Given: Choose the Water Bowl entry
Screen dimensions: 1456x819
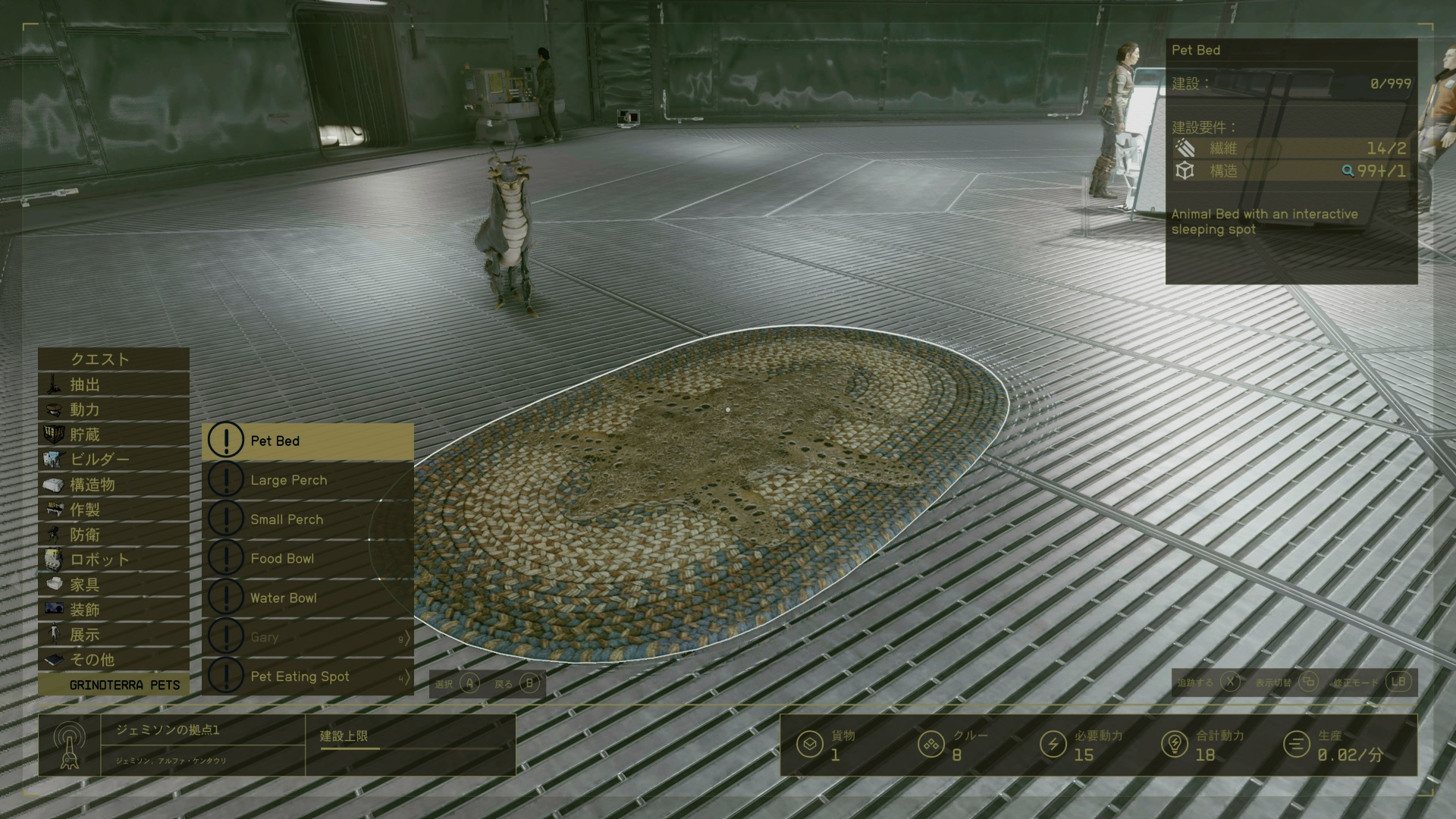Looking at the screenshot, I should click(x=308, y=598).
